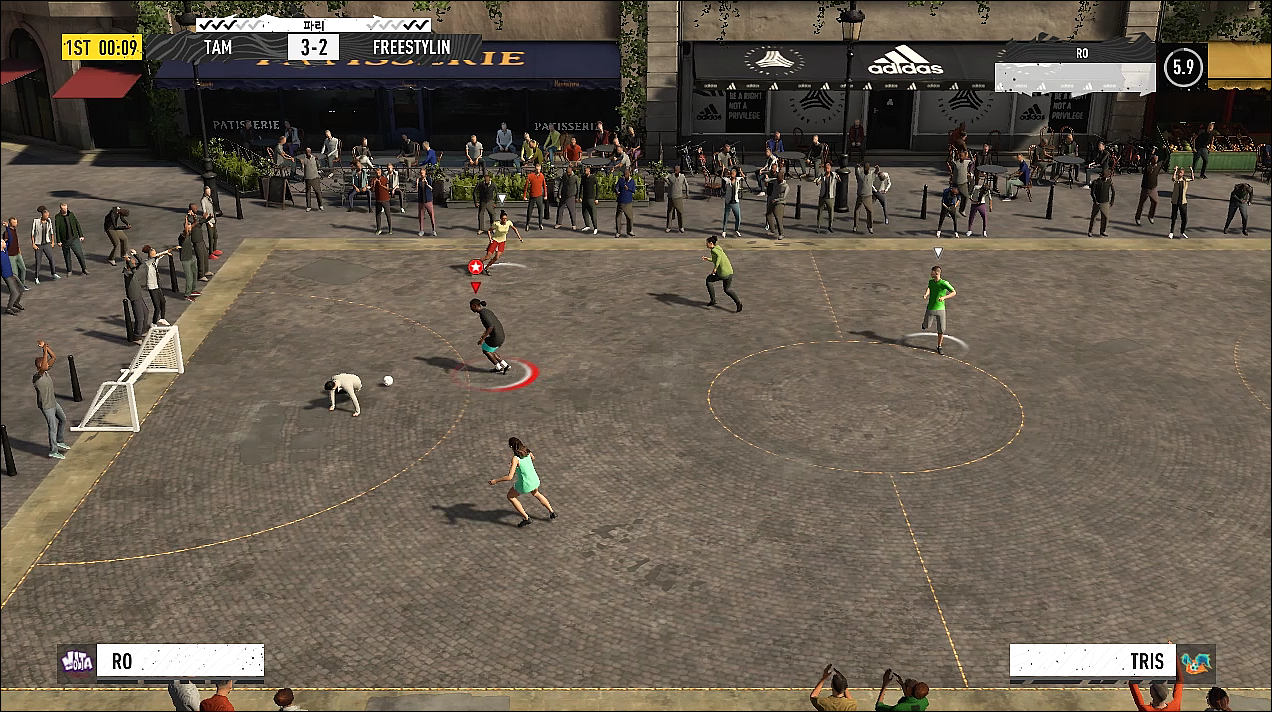Select the TRIS player nameplate
The height and width of the screenshot is (712, 1272).
pyautogui.click(x=1091, y=662)
